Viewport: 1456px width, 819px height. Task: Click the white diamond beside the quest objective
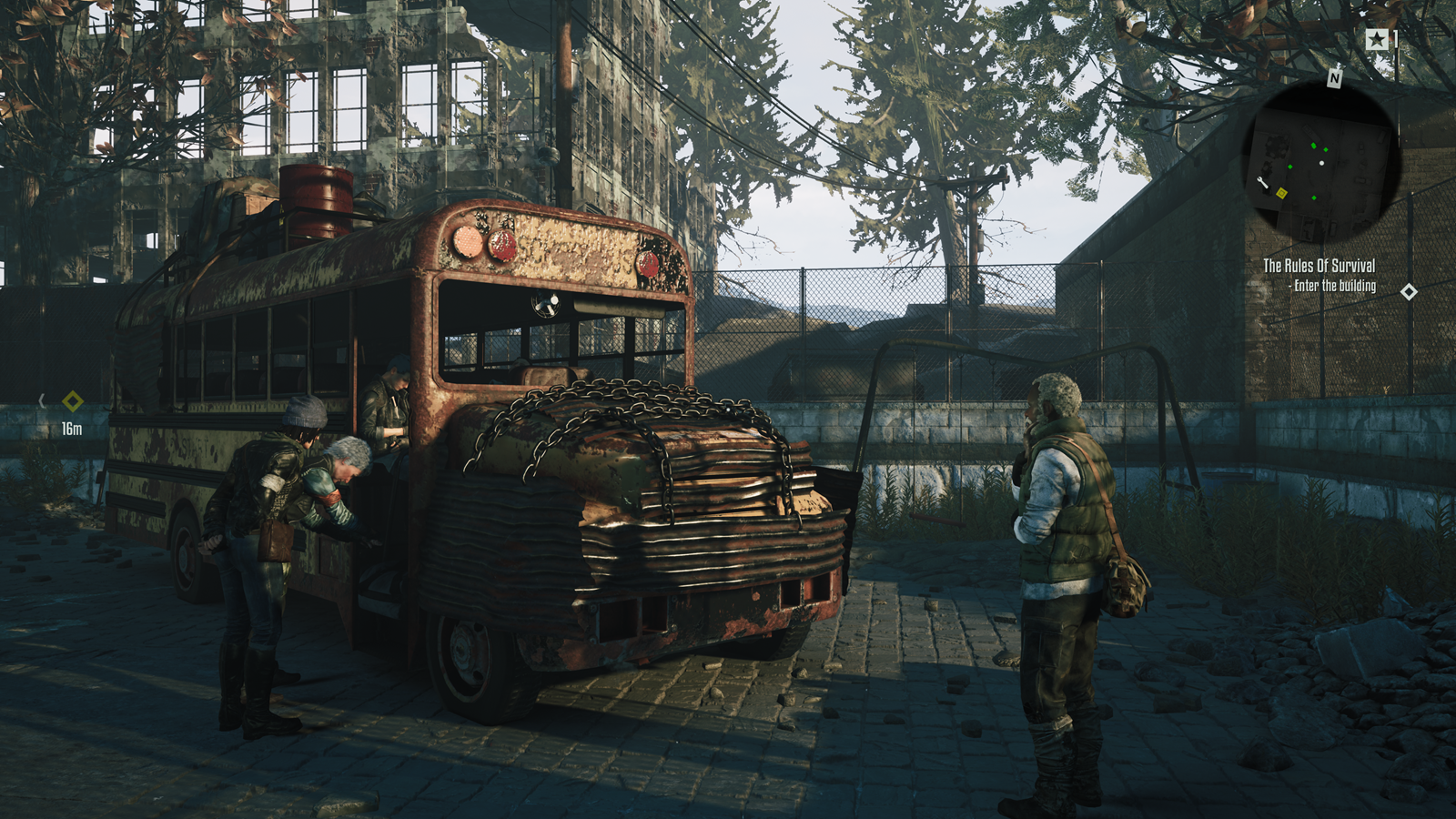1409,292
